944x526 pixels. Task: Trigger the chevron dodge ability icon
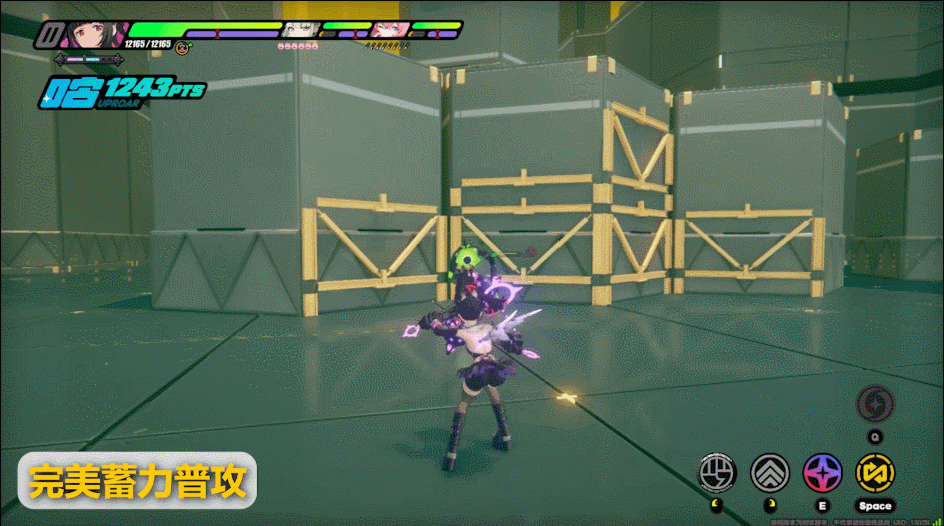click(x=769, y=471)
